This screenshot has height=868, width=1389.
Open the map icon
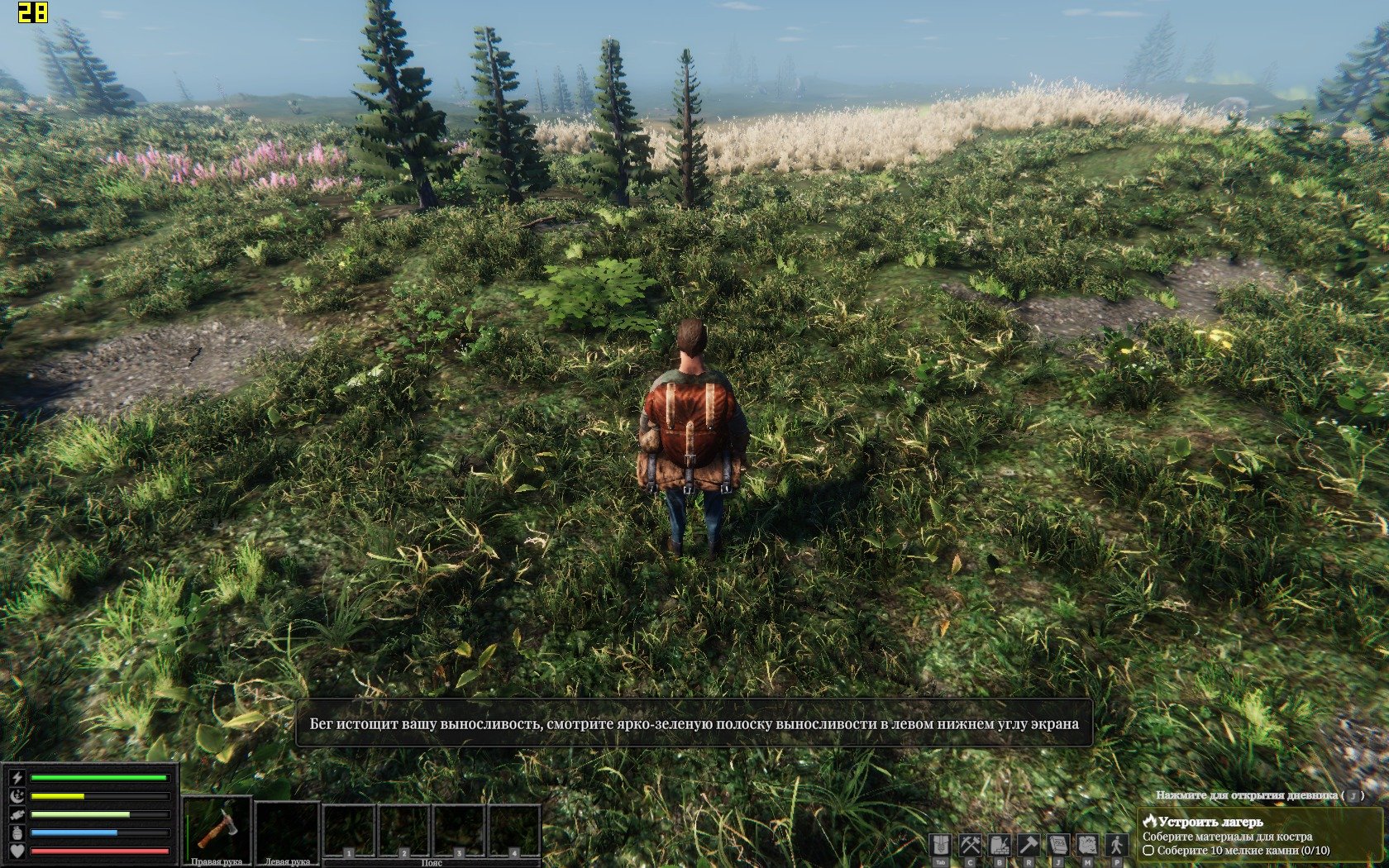[1087, 846]
